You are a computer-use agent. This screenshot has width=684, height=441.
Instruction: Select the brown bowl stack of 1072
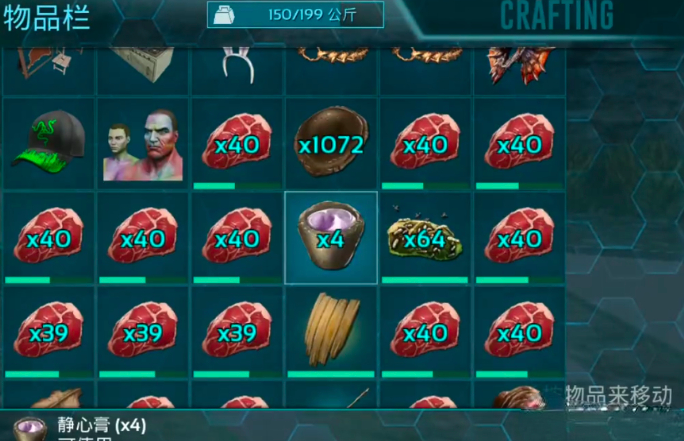click(331, 142)
